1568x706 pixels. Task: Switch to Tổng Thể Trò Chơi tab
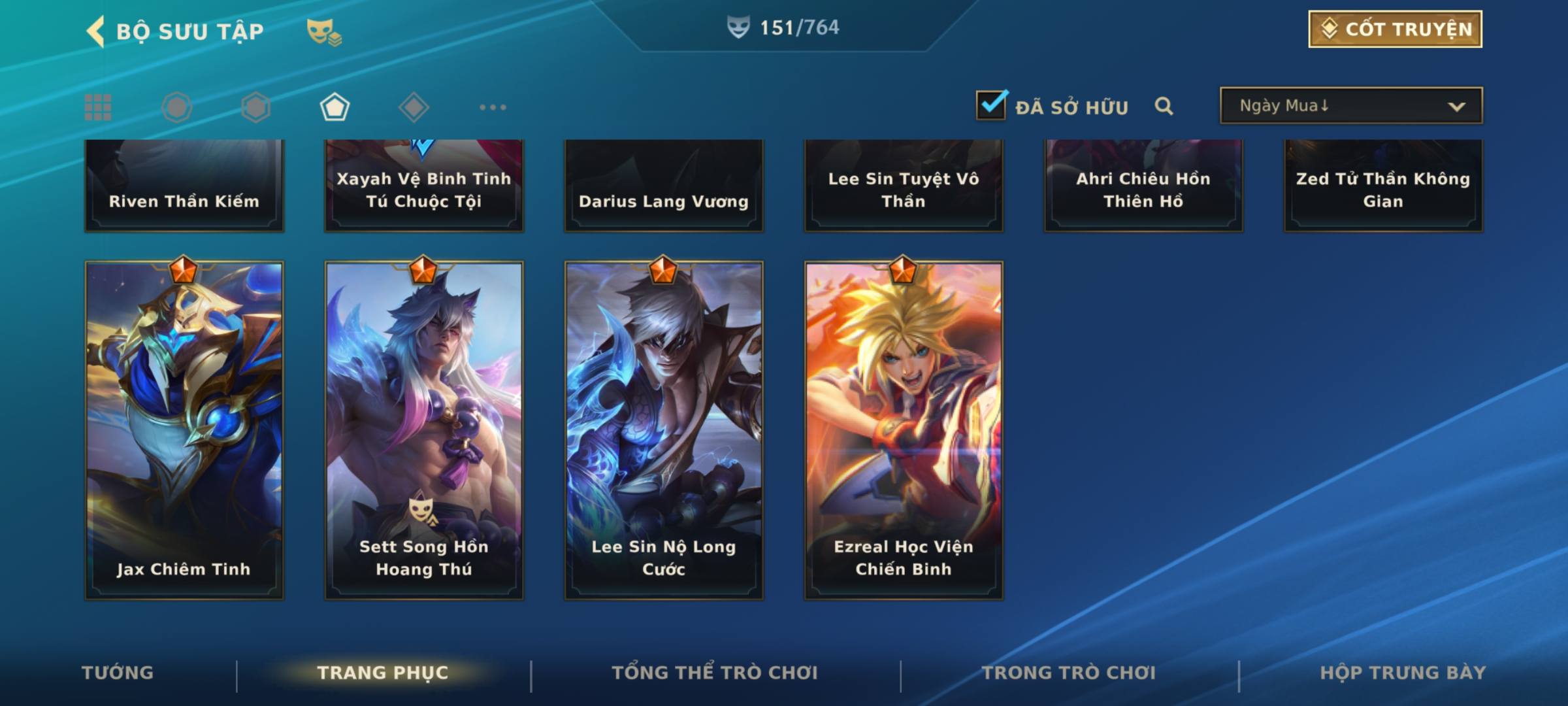pyautogui.click(x=715, y=673)
